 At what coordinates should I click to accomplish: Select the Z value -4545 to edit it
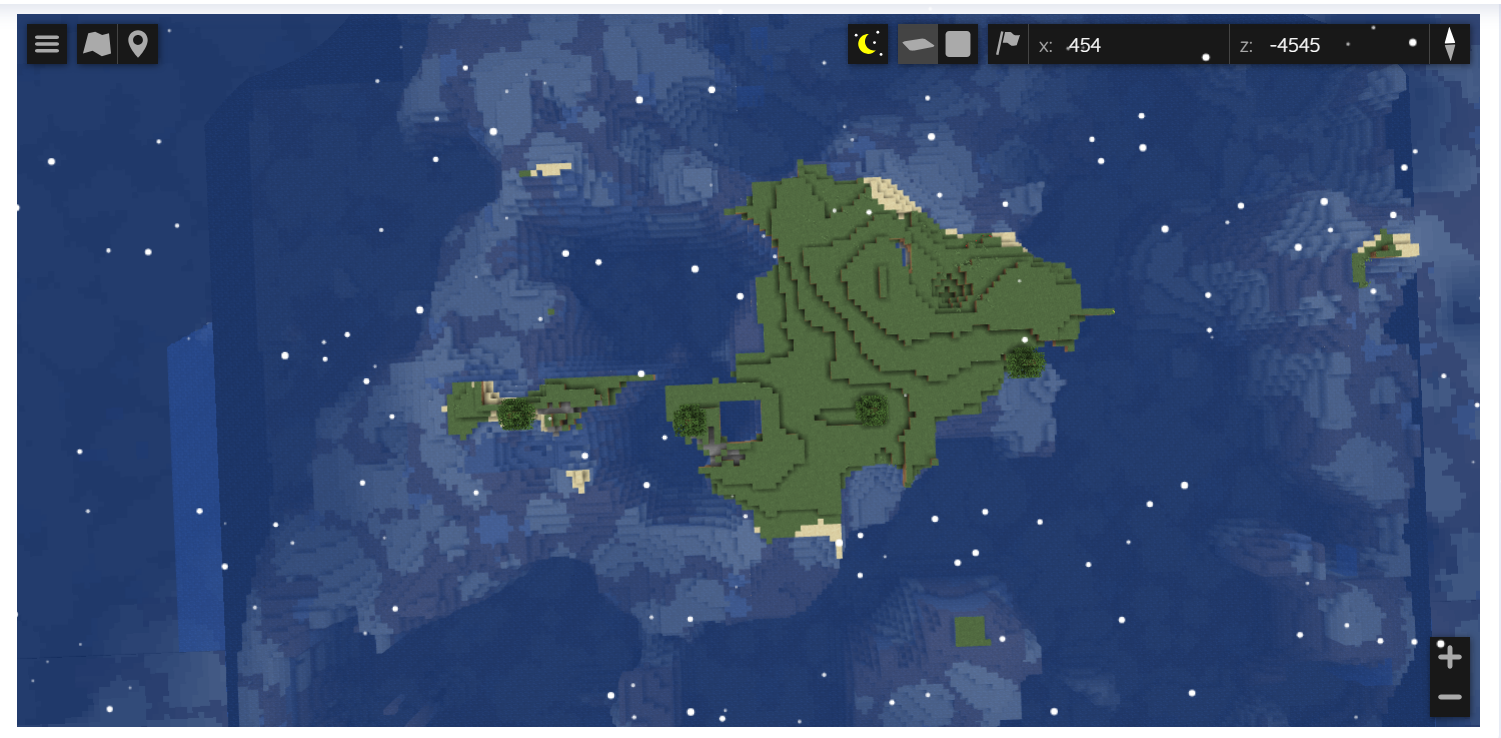pos(1297,45)
